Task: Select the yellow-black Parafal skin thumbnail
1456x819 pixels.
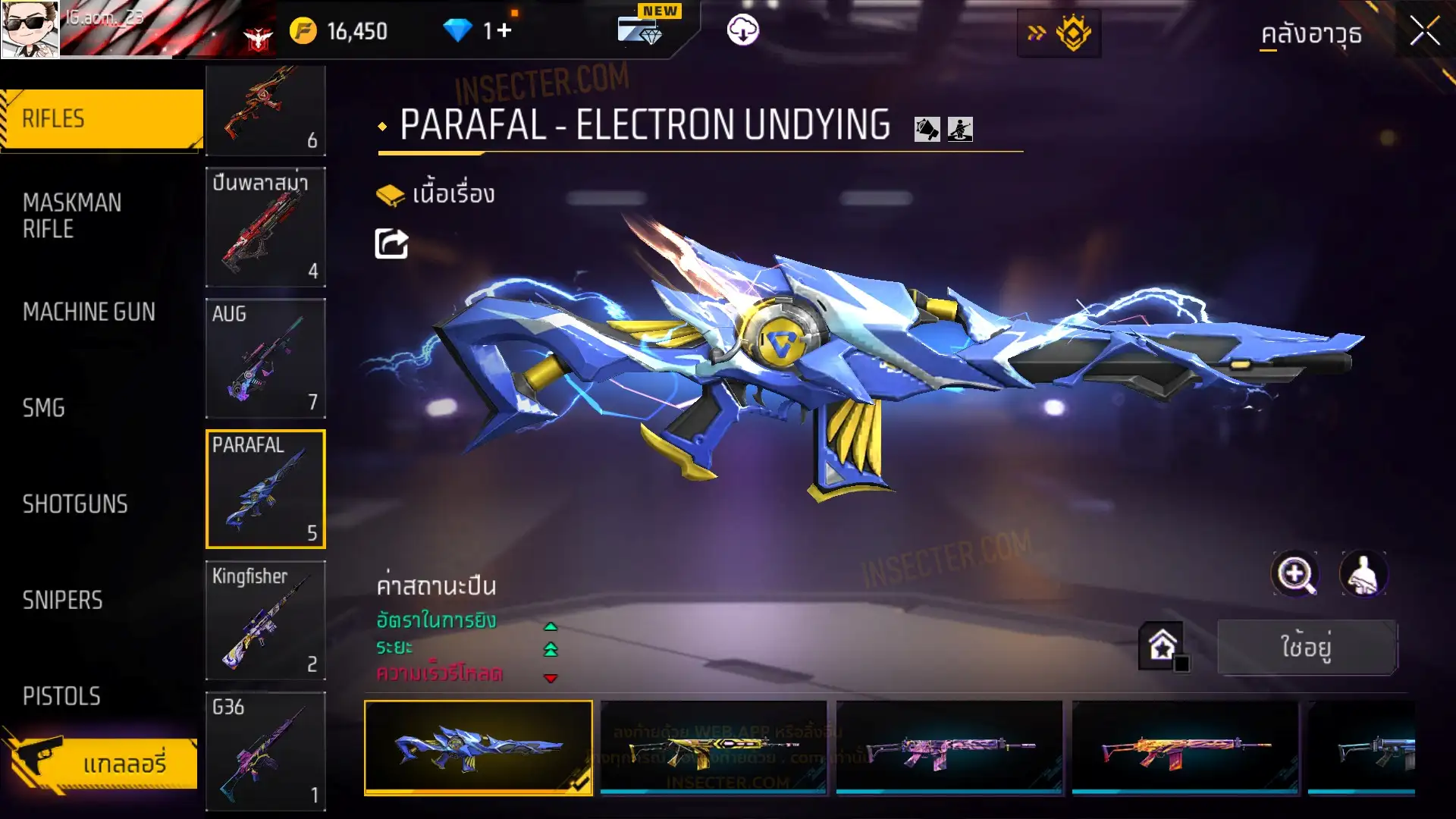Action: pyautogui.click(x=713, y=748)
